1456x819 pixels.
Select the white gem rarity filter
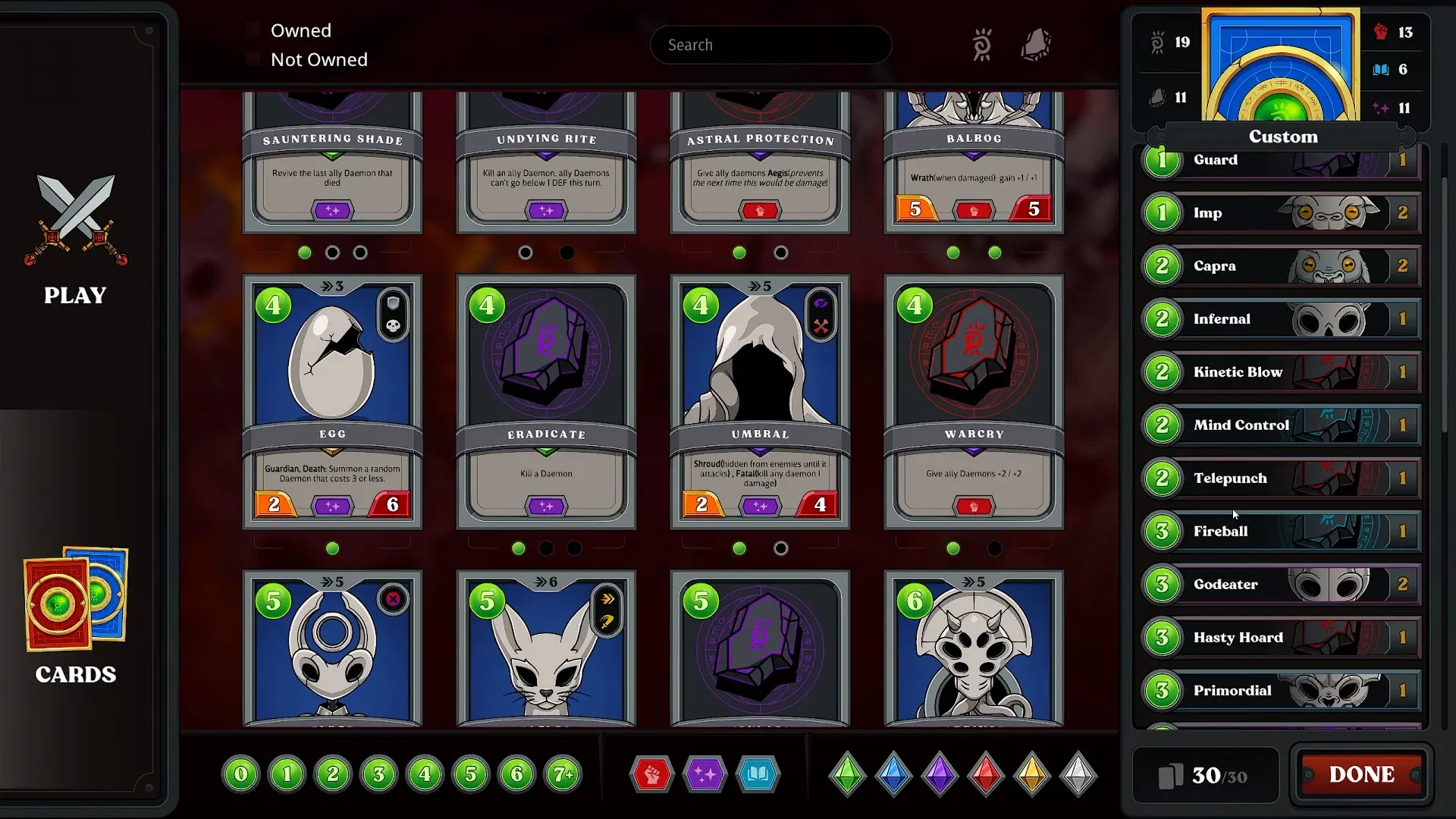(x=1078, y=775)
